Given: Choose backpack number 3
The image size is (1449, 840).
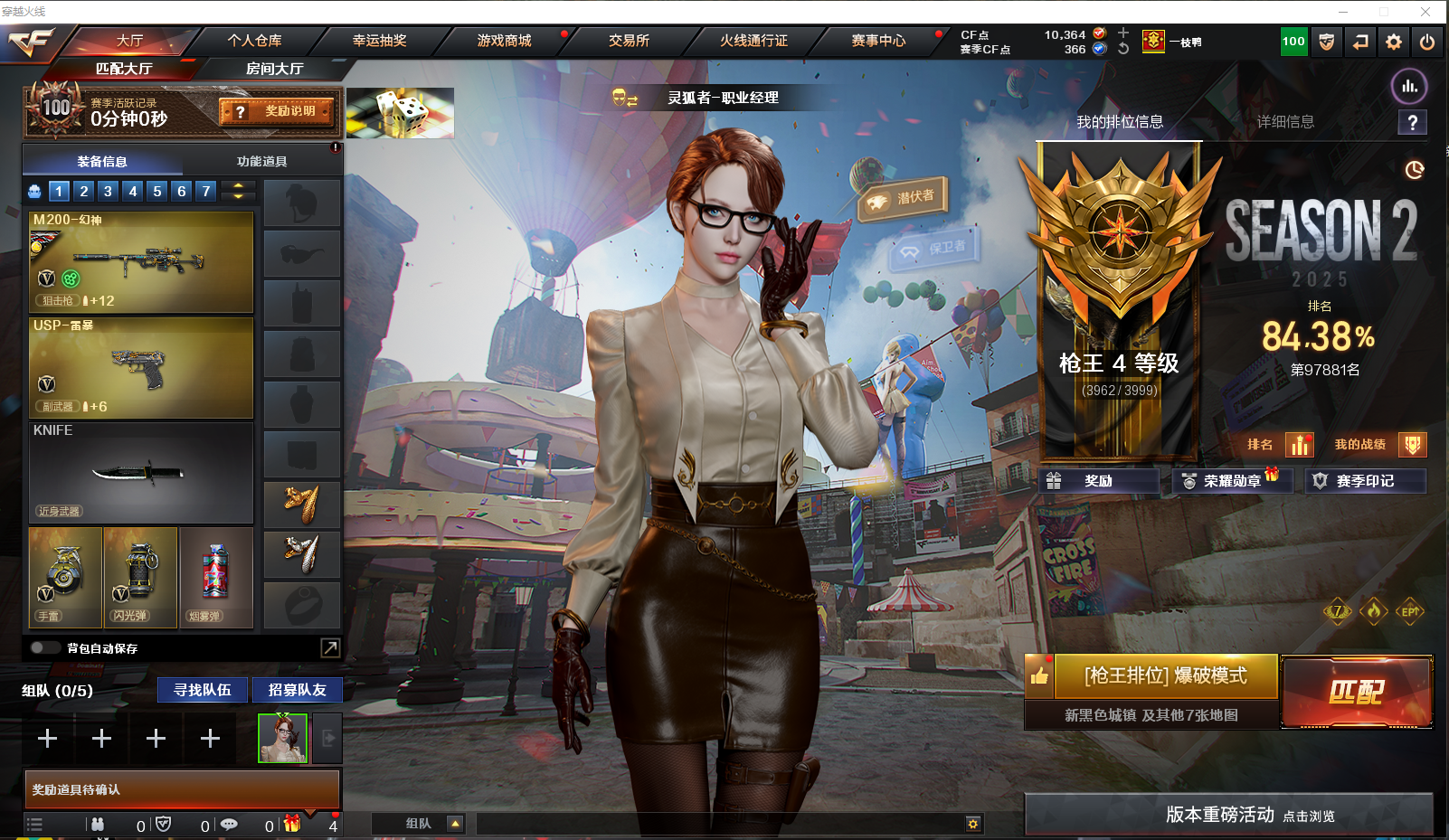Looking at the screenshot, I should click(x=108, y=191).
